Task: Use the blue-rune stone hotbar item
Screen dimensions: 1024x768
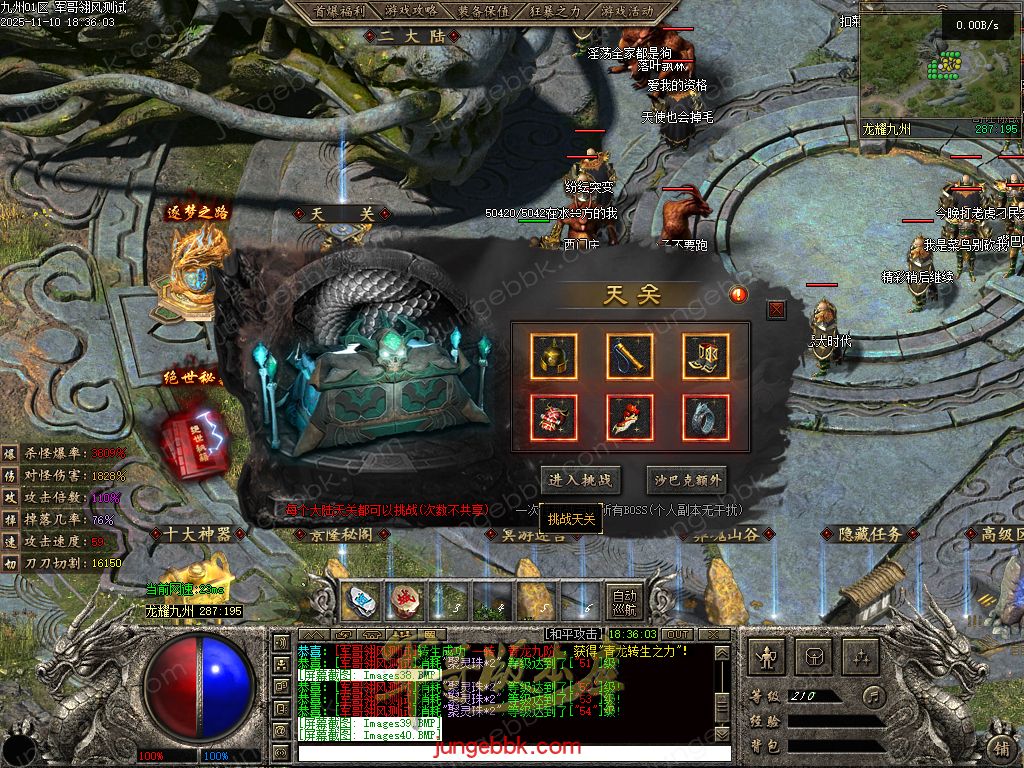Action: tap(362, 600)
